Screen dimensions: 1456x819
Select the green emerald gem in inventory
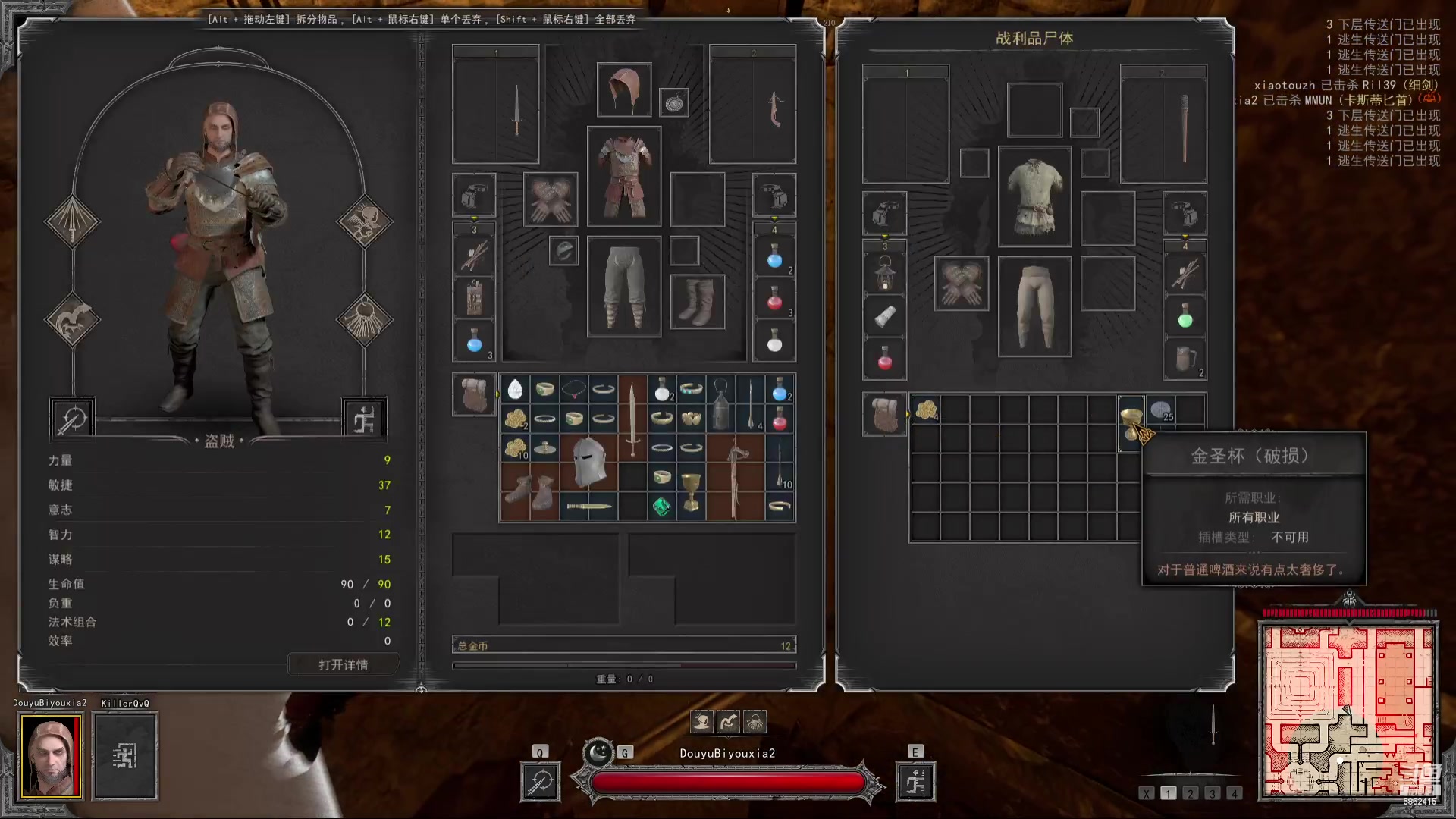pyautogui.click(x=661, y=507)
